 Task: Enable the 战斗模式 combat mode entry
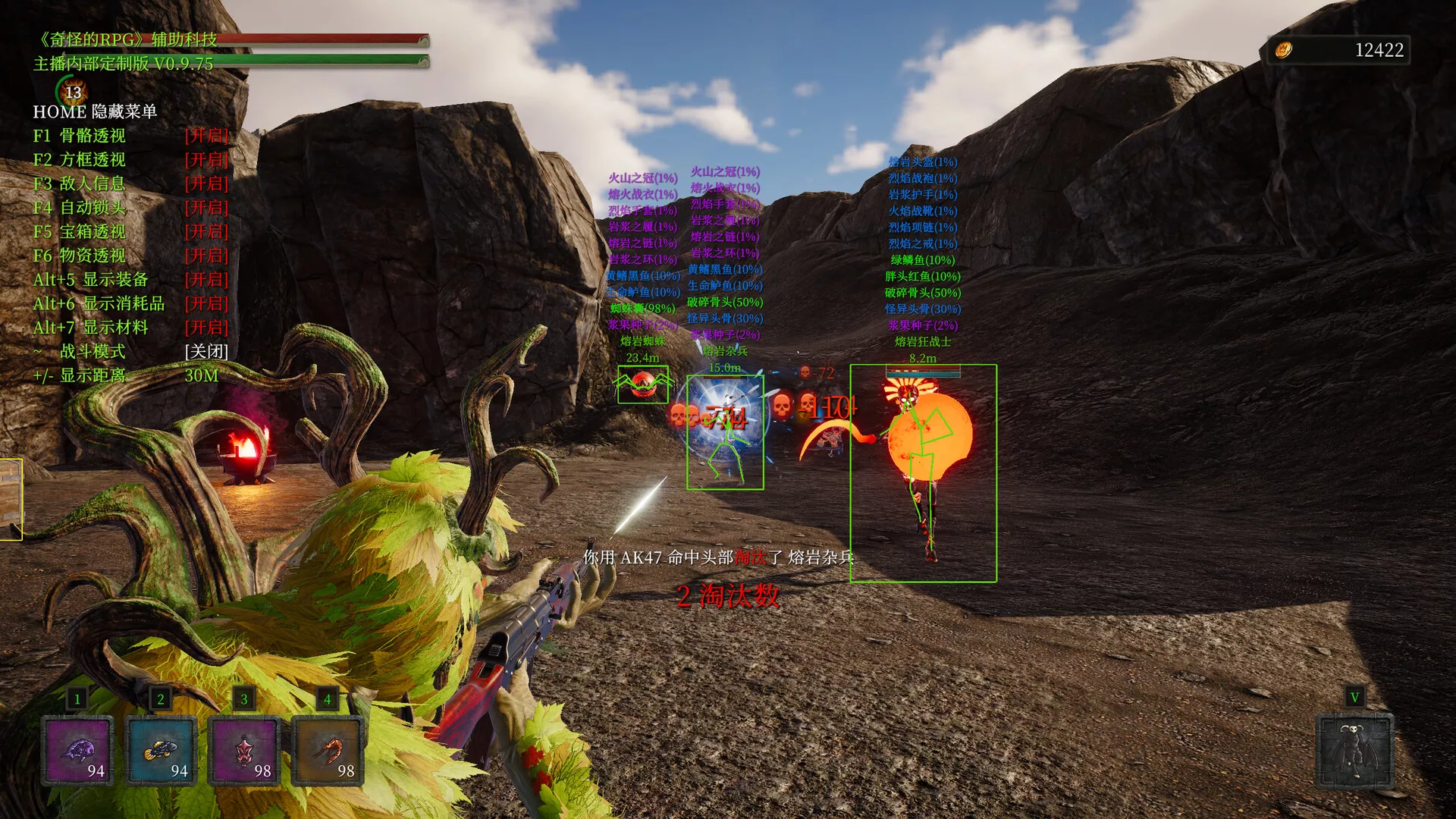point(130,352)
